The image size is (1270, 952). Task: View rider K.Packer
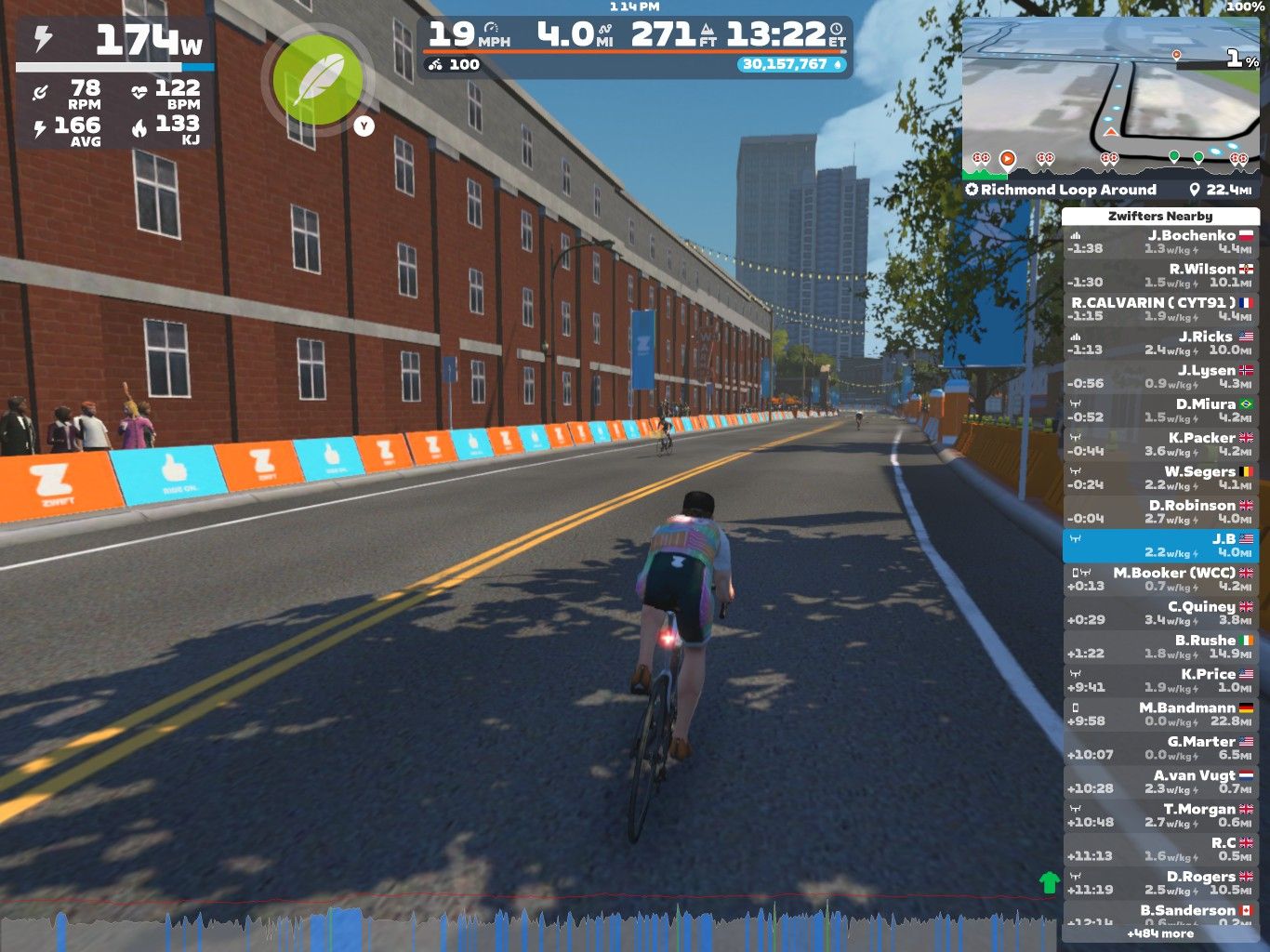(x=1160, y=444)
